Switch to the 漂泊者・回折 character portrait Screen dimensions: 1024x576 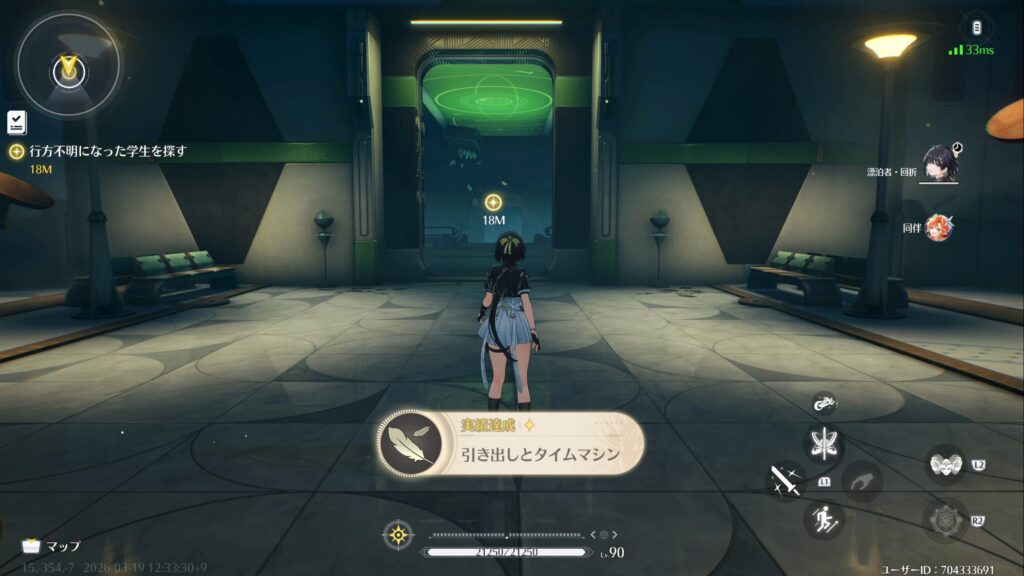click(x=941, y=163)
